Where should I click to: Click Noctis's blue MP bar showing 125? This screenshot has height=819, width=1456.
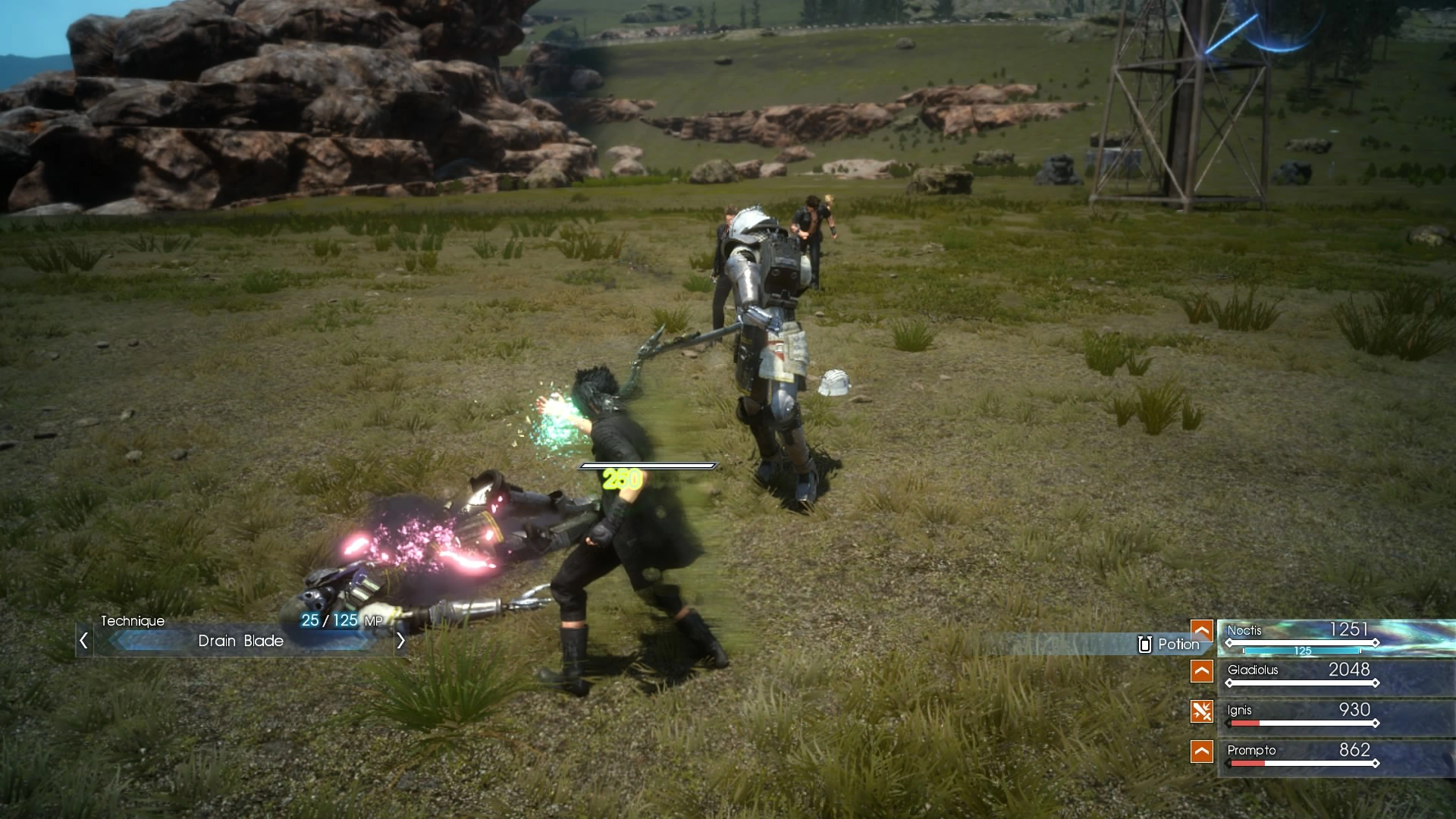(x=1301, y=650)
